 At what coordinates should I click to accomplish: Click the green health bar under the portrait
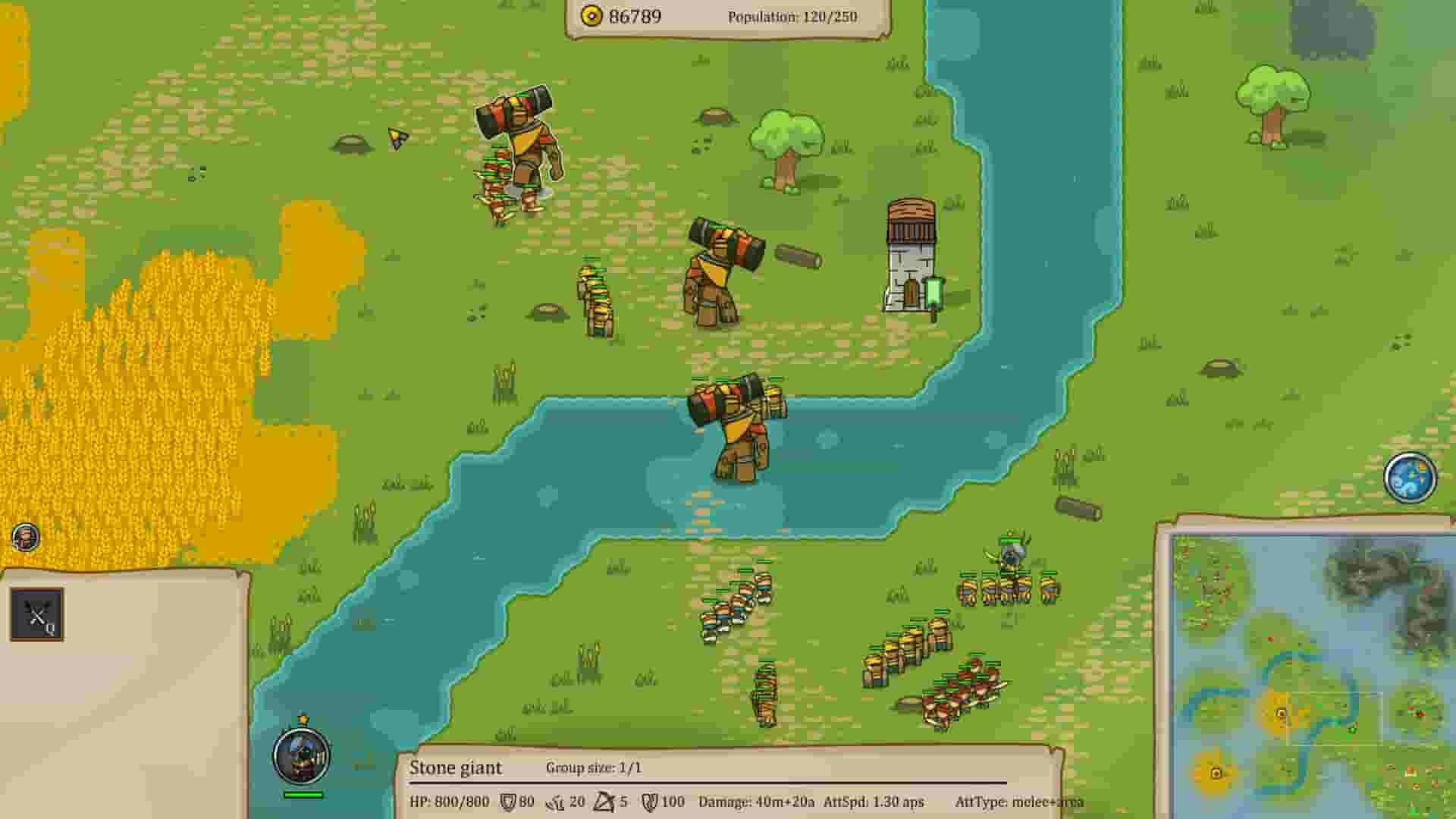(x=302, y=795)
